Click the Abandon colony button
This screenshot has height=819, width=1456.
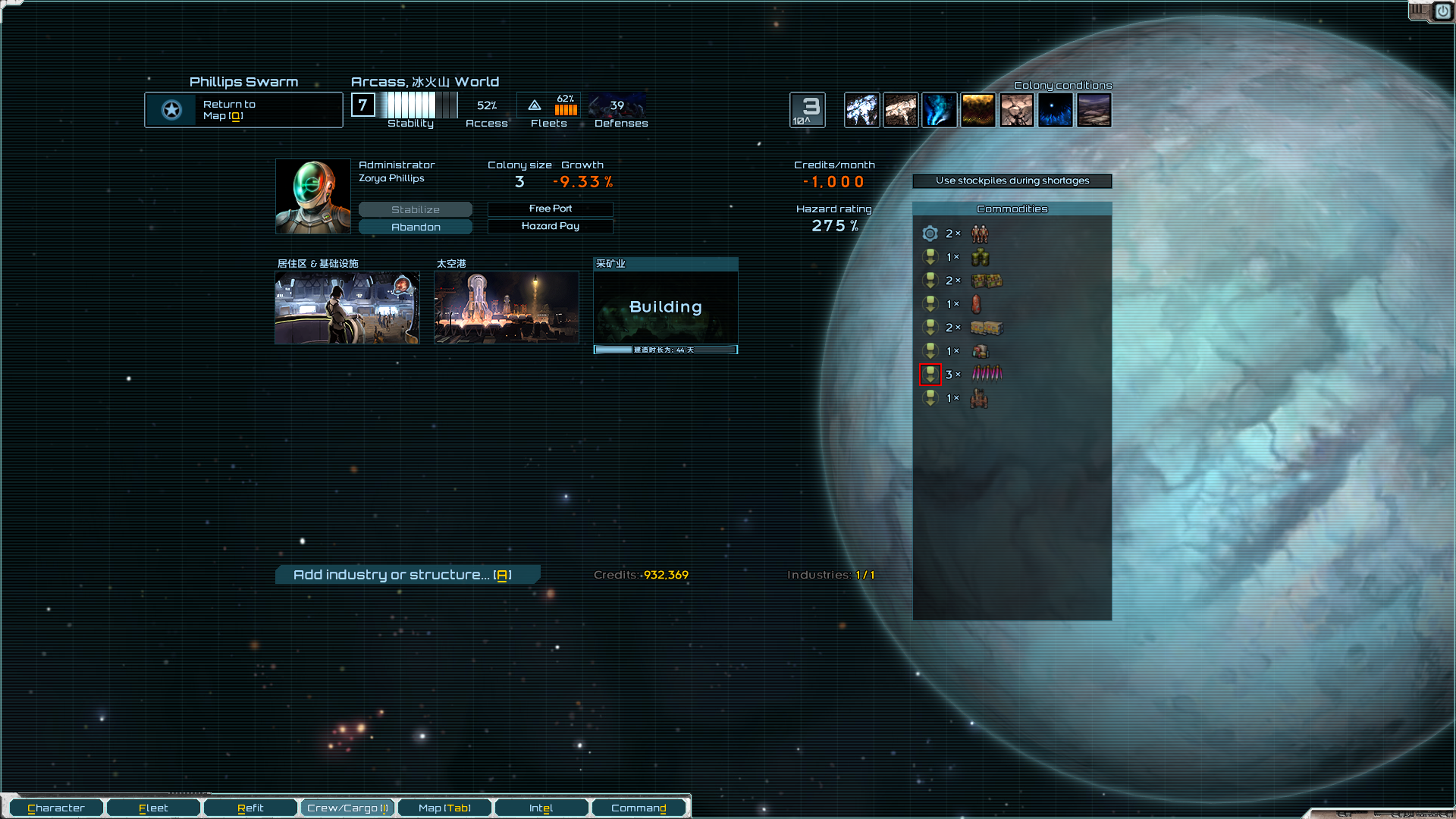pos(415,227)
